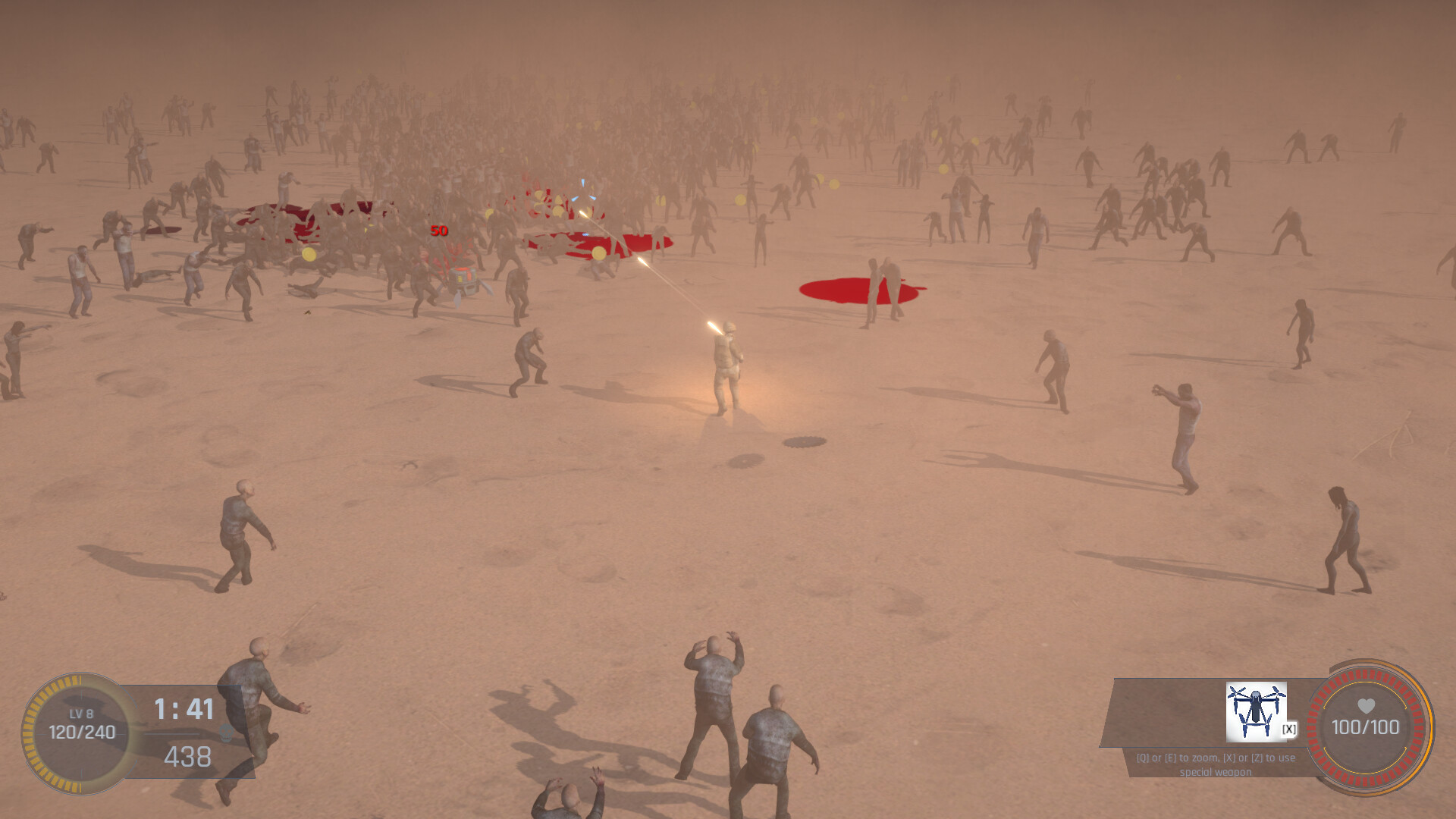Click the red damage number 50
Viewport: 1456px width, 819px height.
point(438,230)
